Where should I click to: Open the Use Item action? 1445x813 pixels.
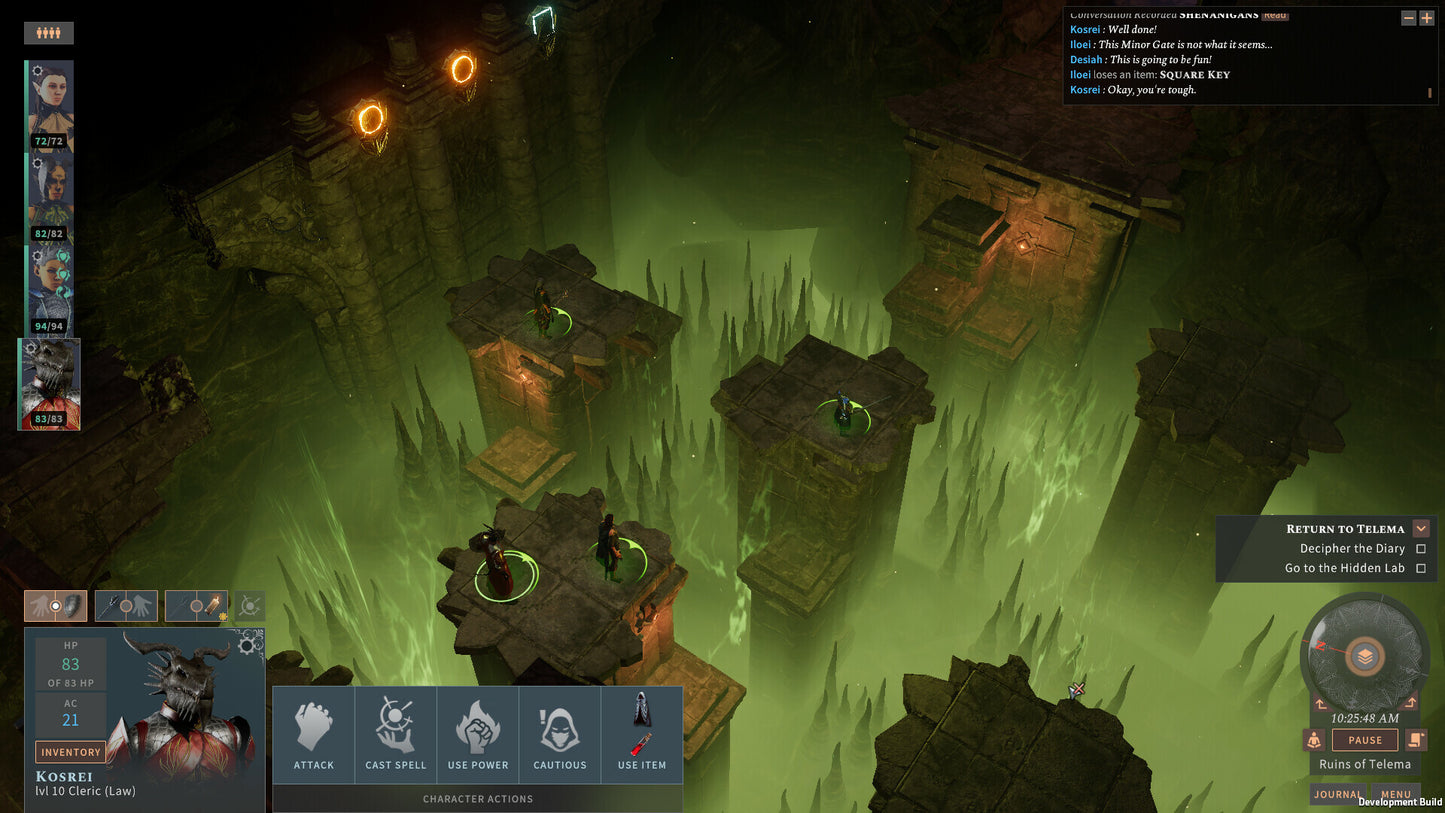click(x=641, y=733)
